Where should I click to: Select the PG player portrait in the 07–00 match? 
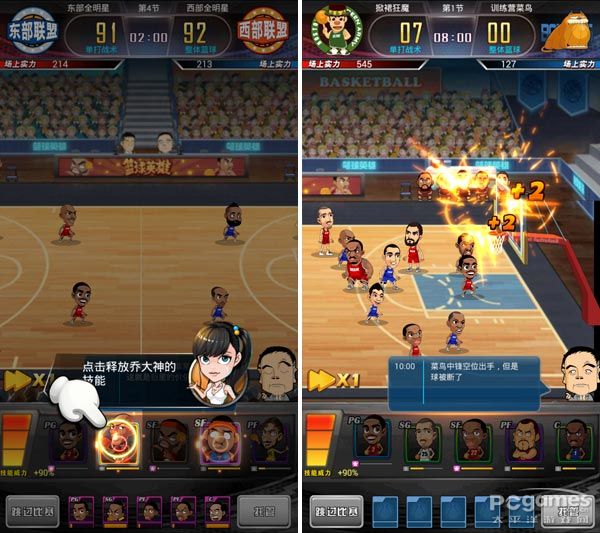(x=372, y=441)
